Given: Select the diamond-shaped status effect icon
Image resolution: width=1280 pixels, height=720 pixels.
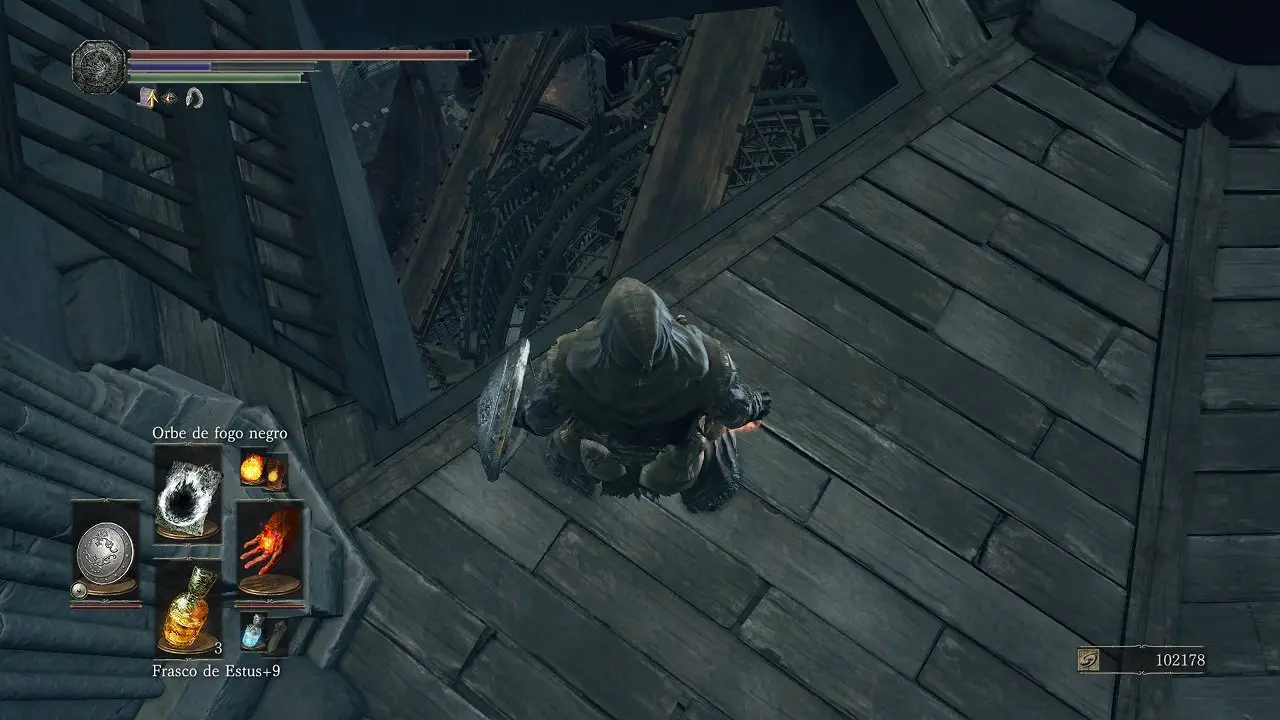Looking at the screenshot, I should point(168,98).
